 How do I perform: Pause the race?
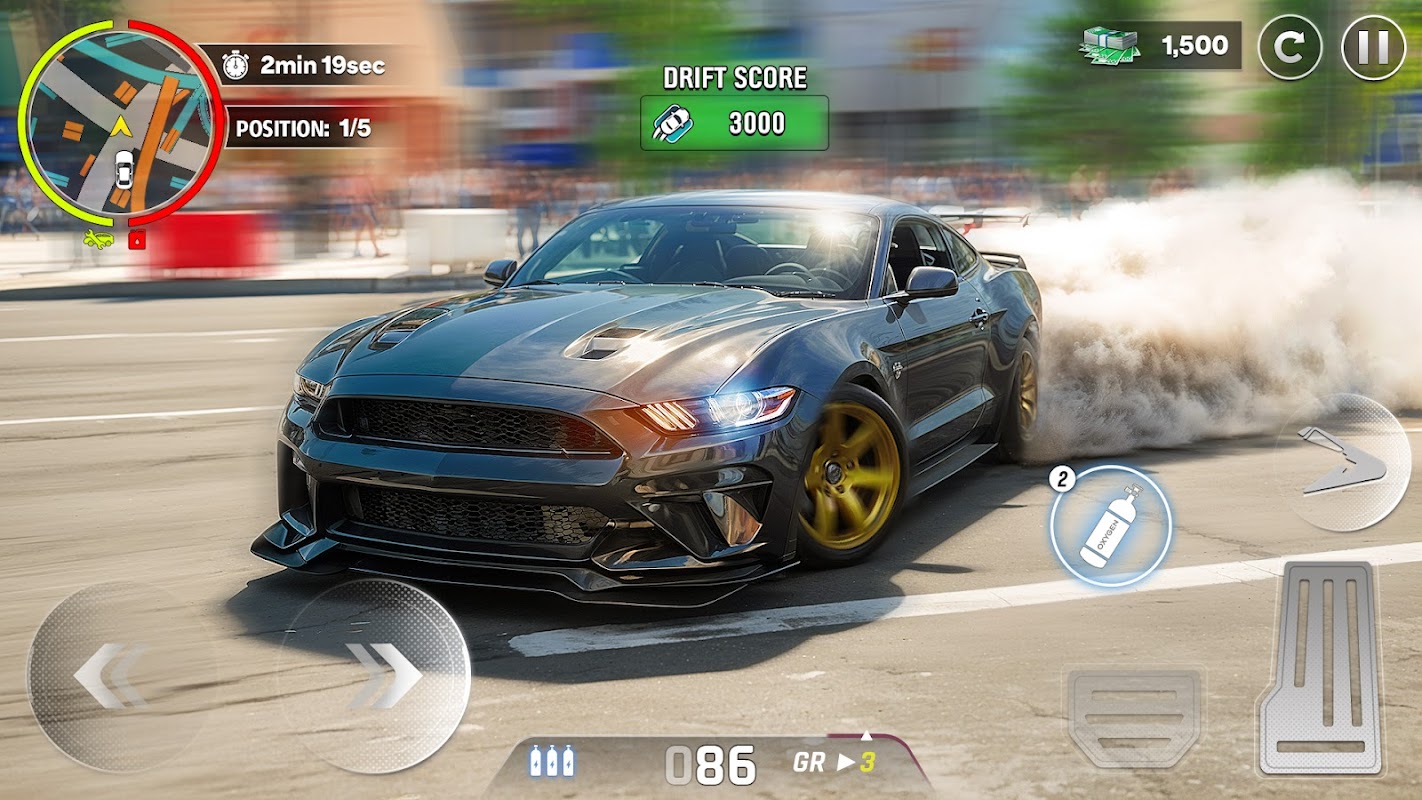click(1373, 47)
